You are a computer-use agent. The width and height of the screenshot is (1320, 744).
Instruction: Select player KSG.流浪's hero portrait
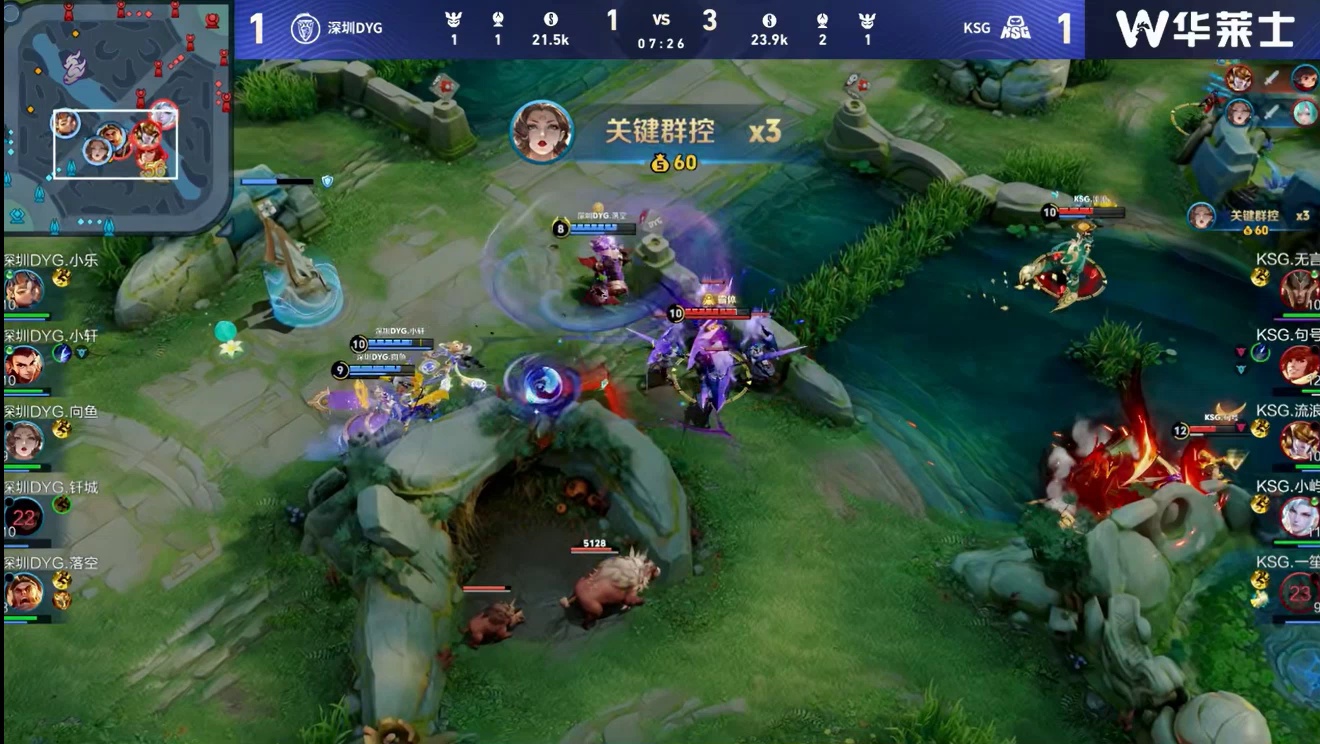coord(1299,441)
